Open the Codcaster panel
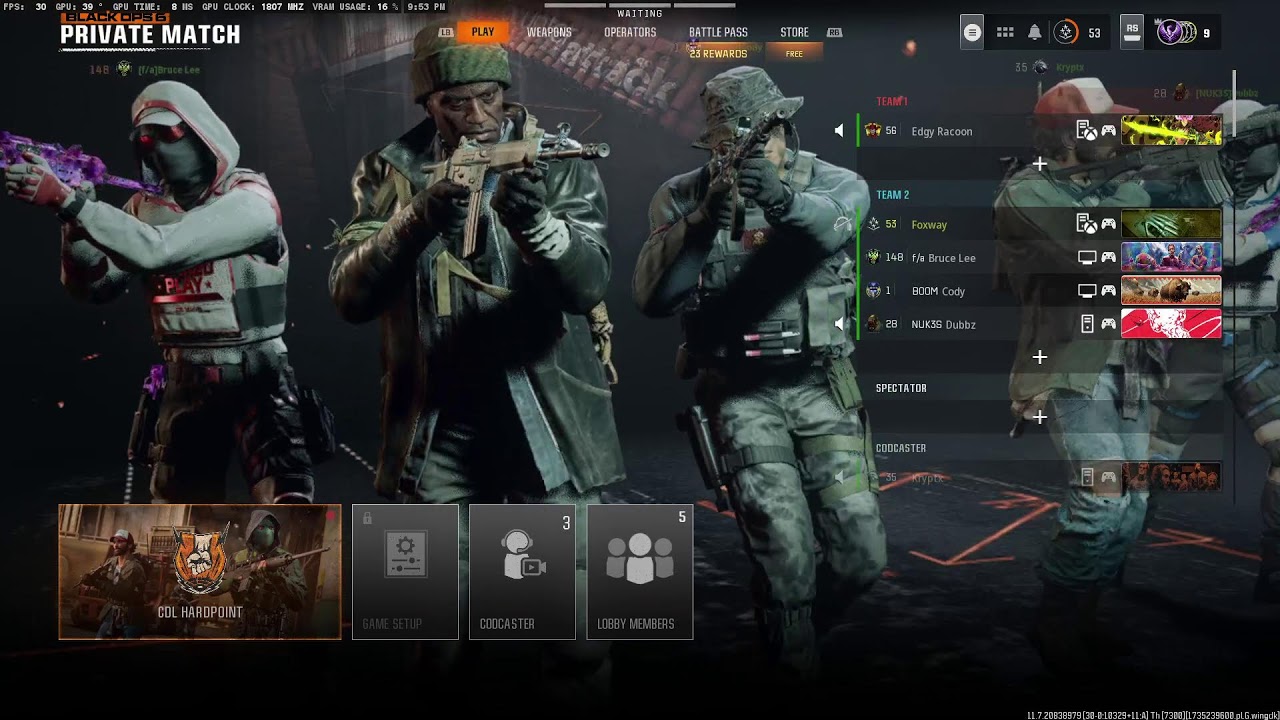Viewport: 1280px width, 720px height. pos(522,571)
